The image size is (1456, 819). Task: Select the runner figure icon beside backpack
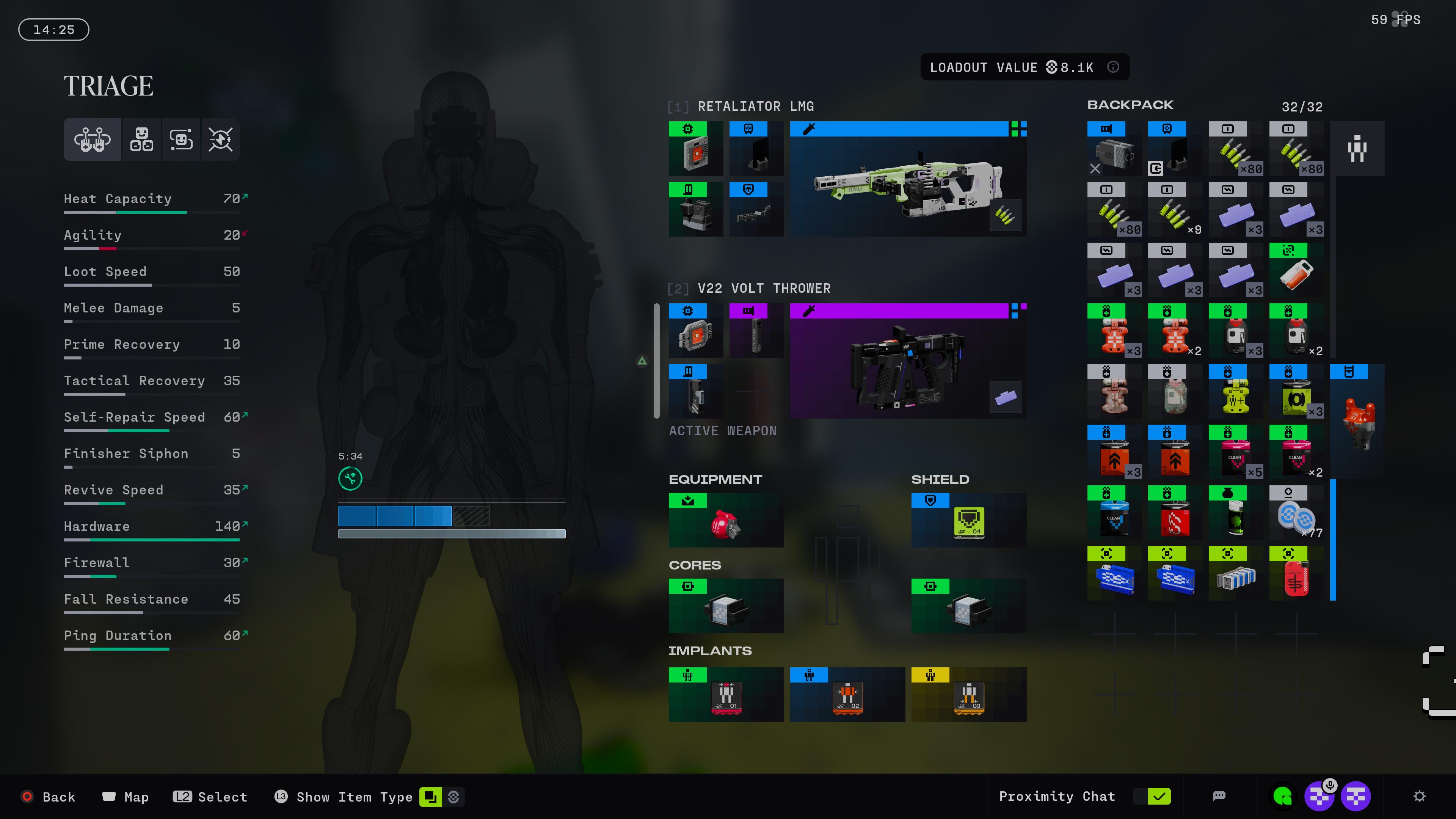point(1357,149)
